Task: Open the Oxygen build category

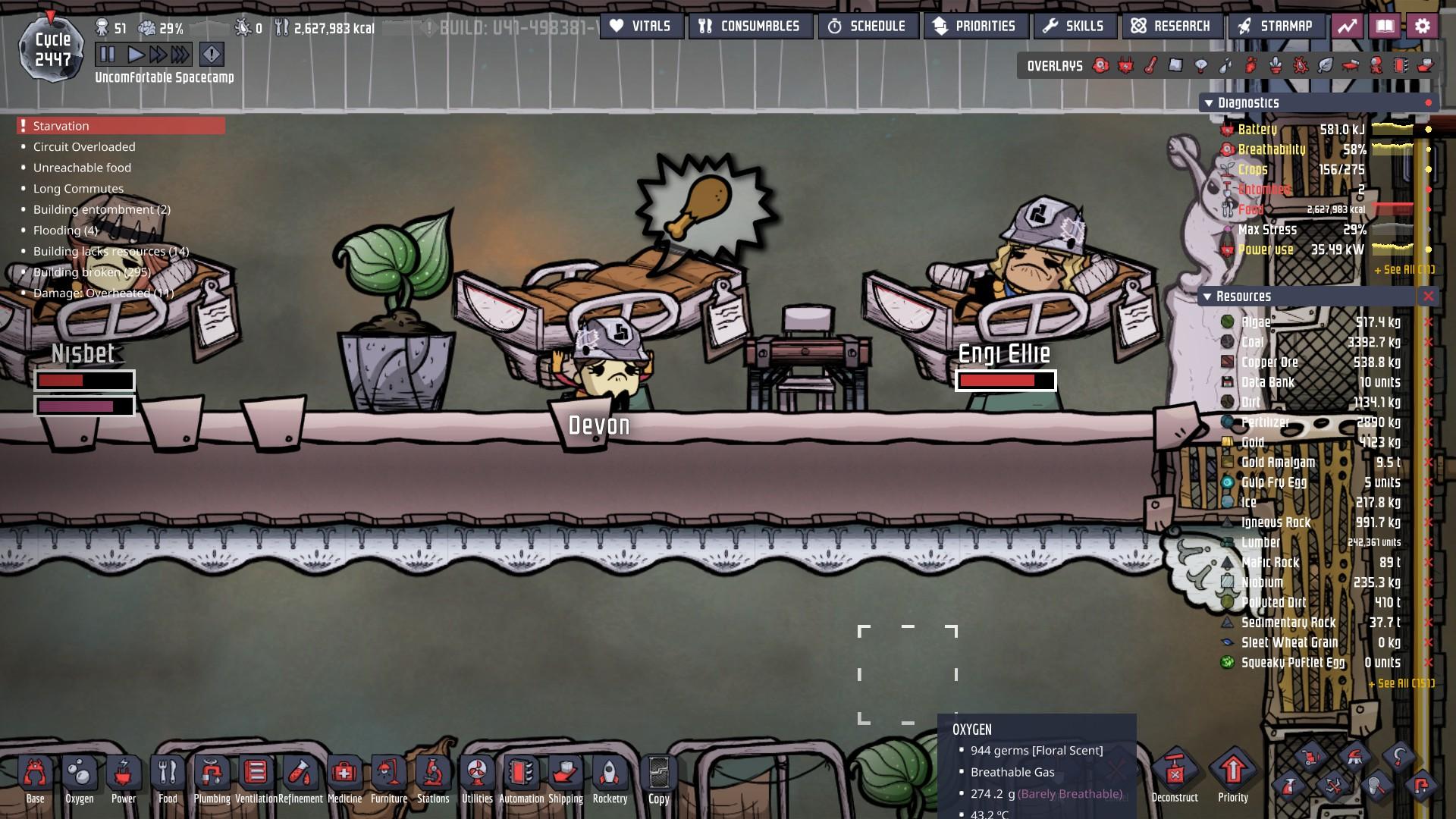Action: 80,773
